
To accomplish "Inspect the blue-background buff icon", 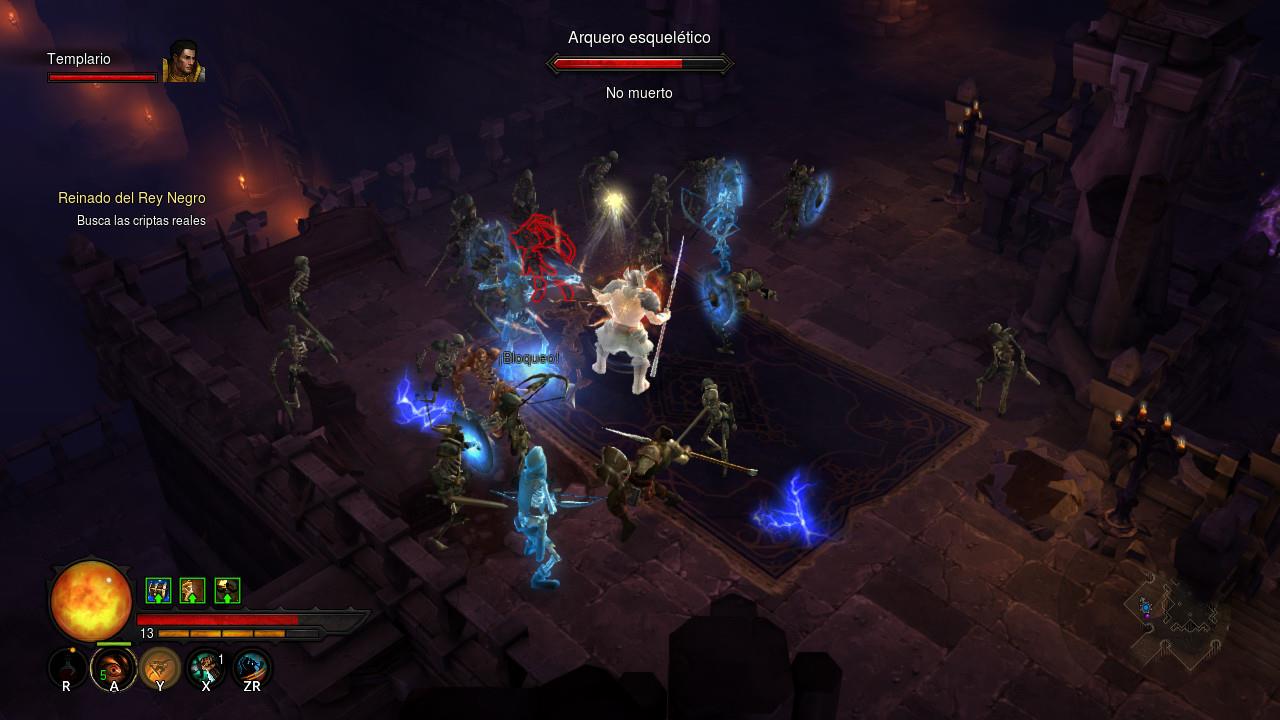I will (x=158, y=591).
